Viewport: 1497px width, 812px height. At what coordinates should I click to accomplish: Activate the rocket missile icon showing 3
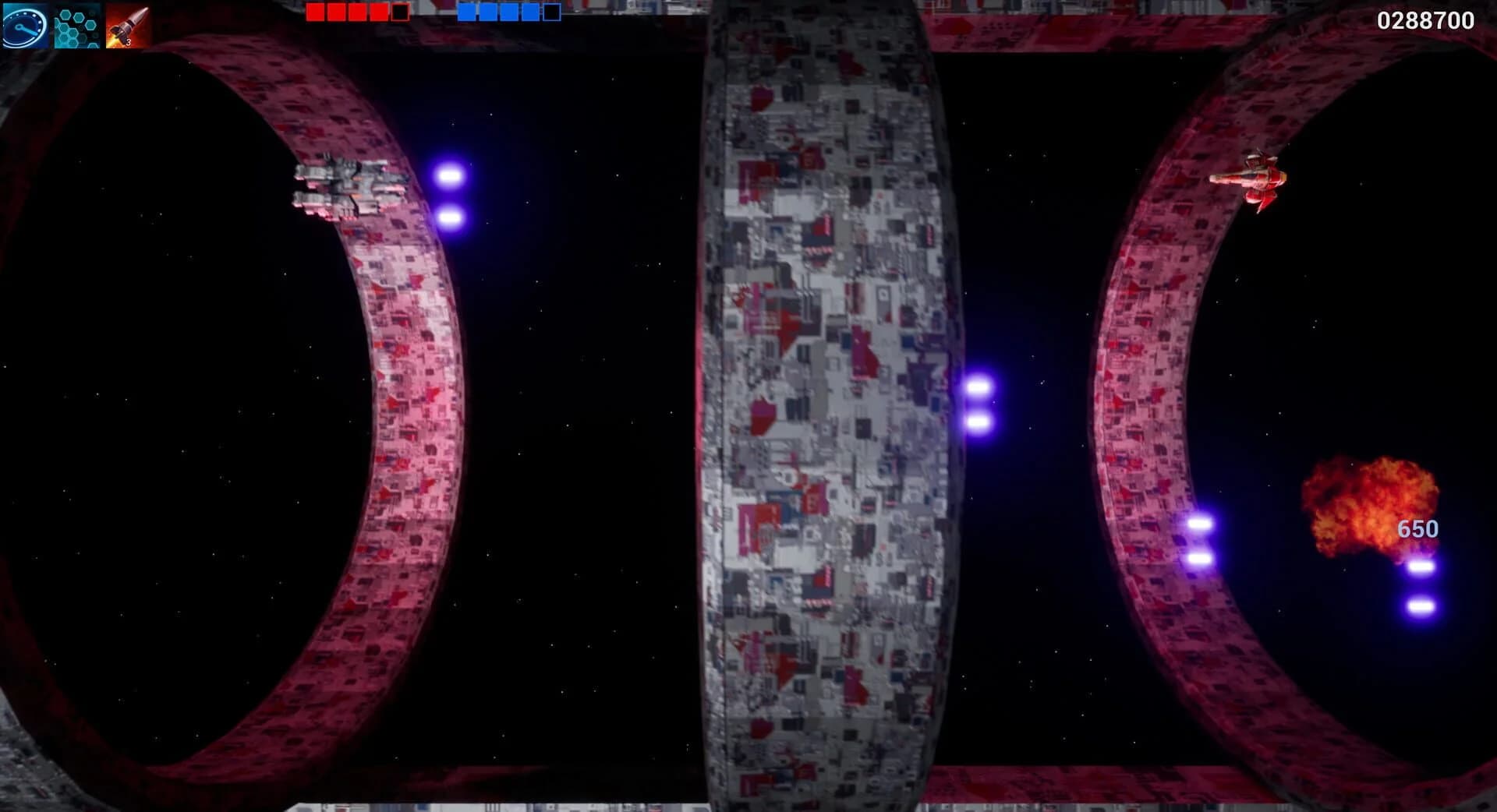tap(126, 21)
